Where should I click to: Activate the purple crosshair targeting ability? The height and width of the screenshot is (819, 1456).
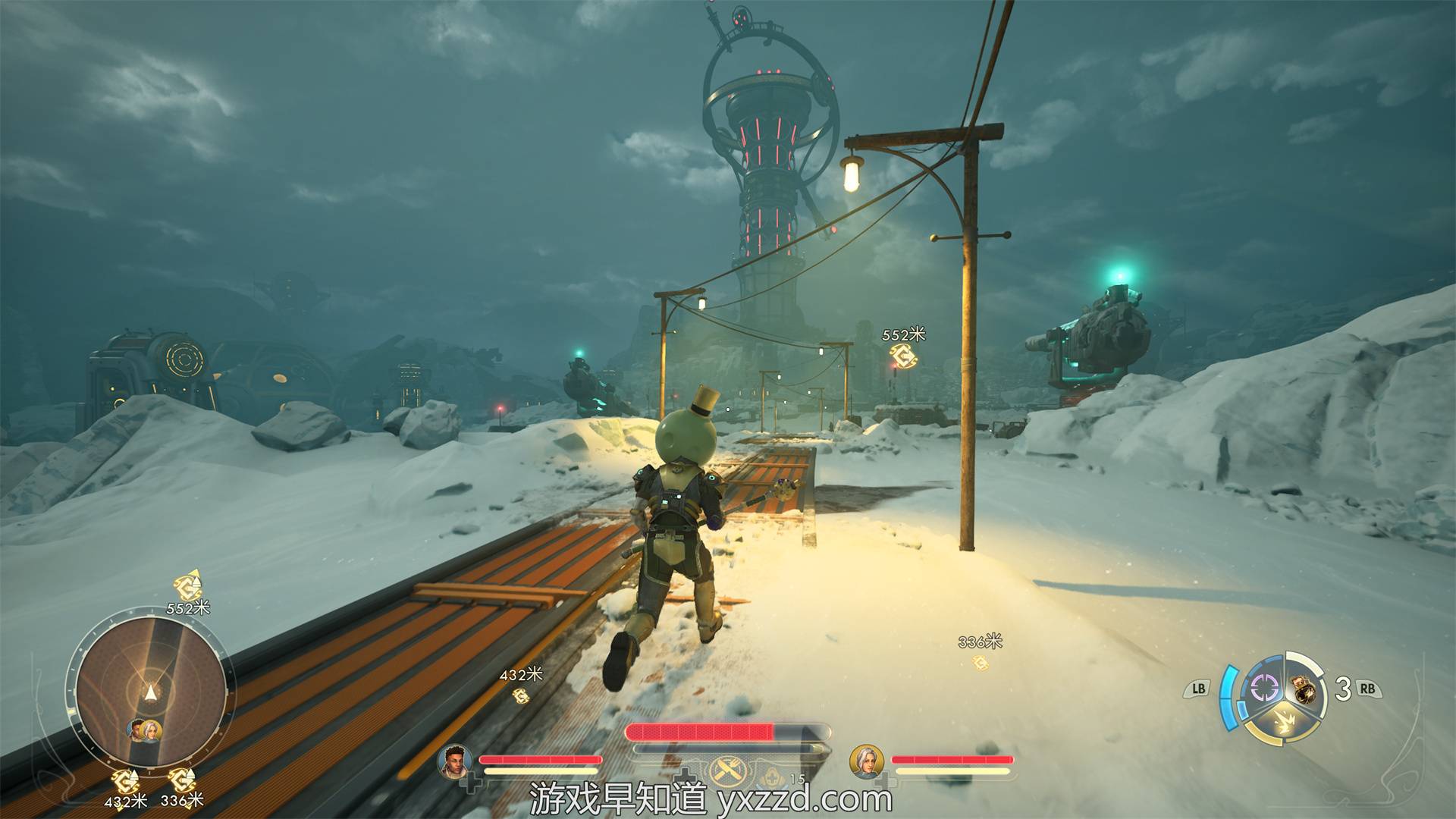(1264, 689)
